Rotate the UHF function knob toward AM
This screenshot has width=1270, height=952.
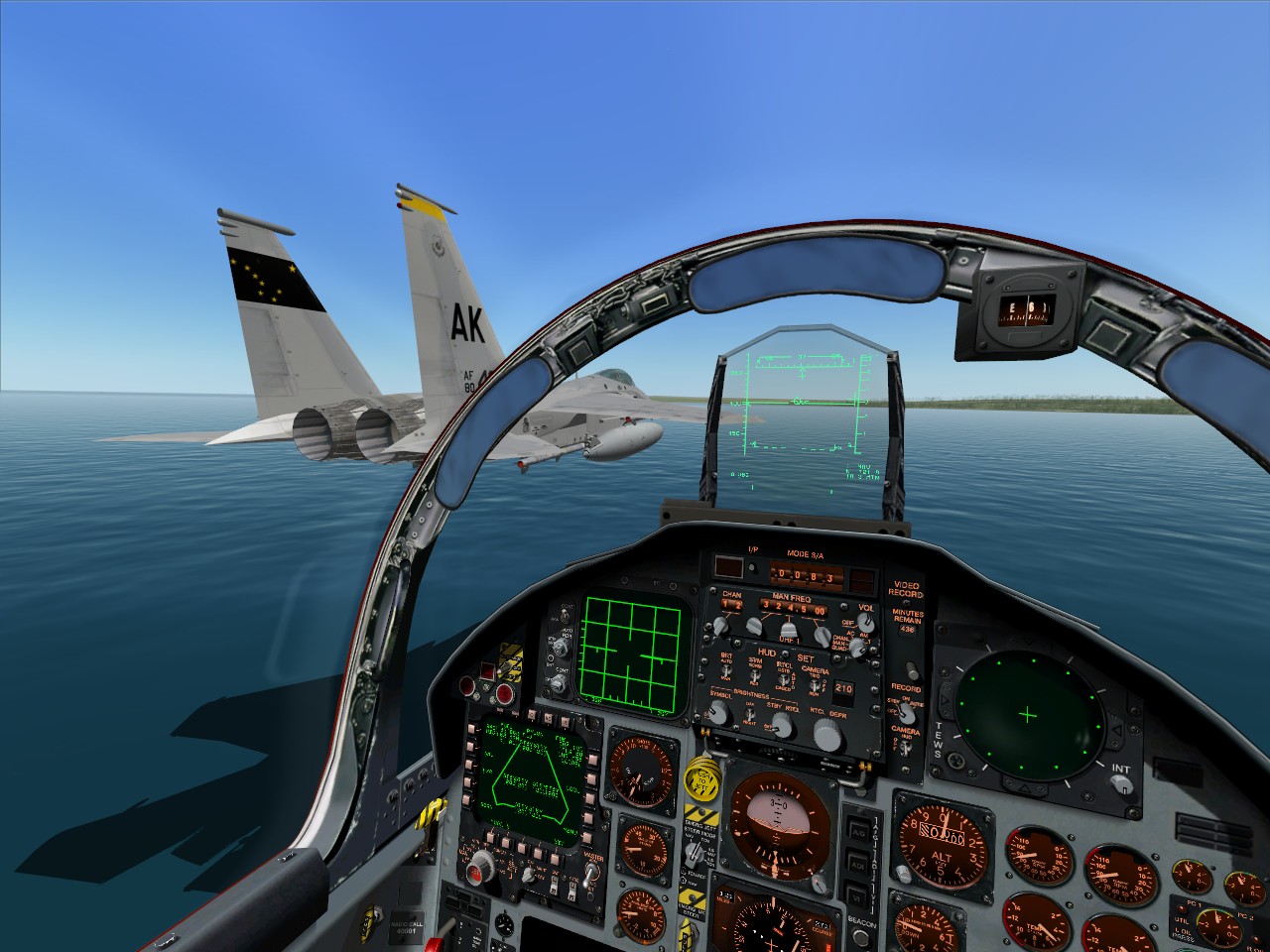tap(857, 646)
